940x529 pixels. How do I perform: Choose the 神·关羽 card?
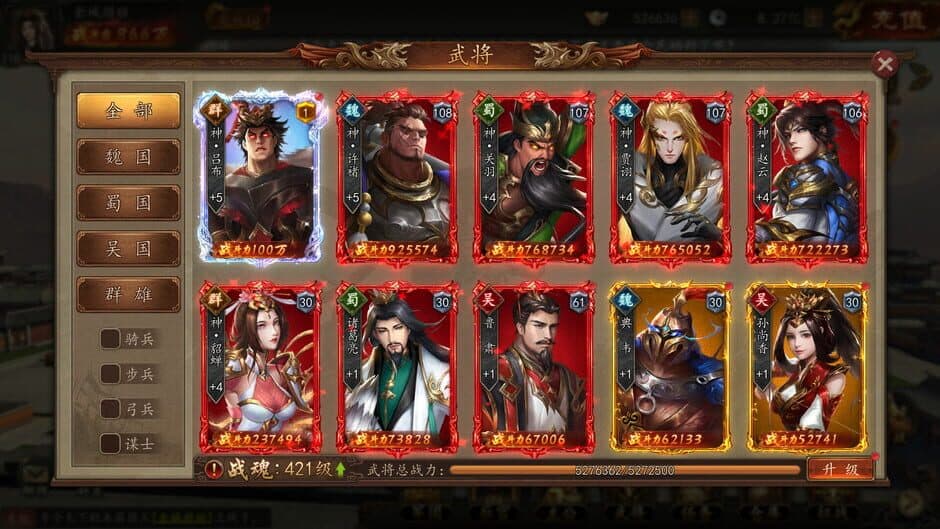pos(534,178)
